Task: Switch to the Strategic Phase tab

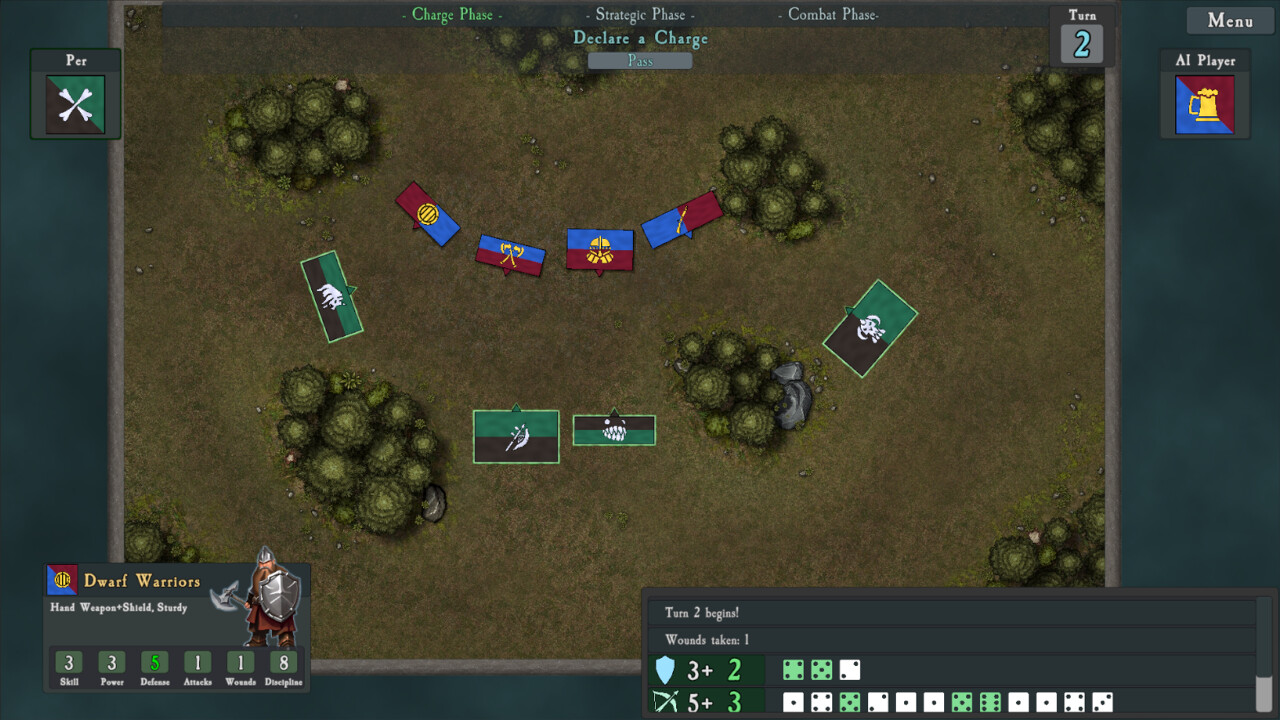Action: tap(637, 14)
